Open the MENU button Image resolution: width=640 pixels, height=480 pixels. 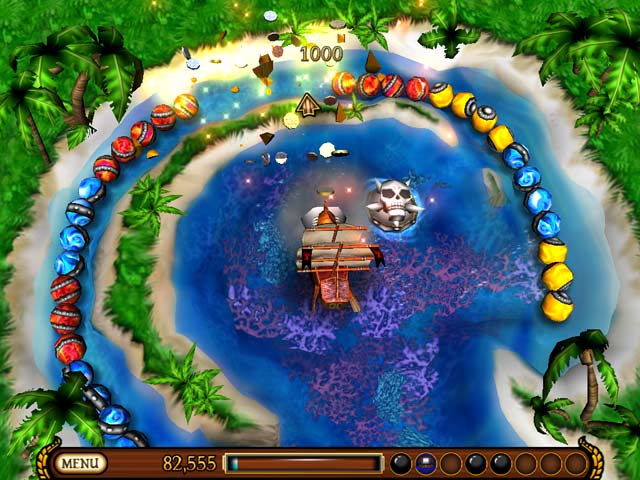click(x=82, y=463)
